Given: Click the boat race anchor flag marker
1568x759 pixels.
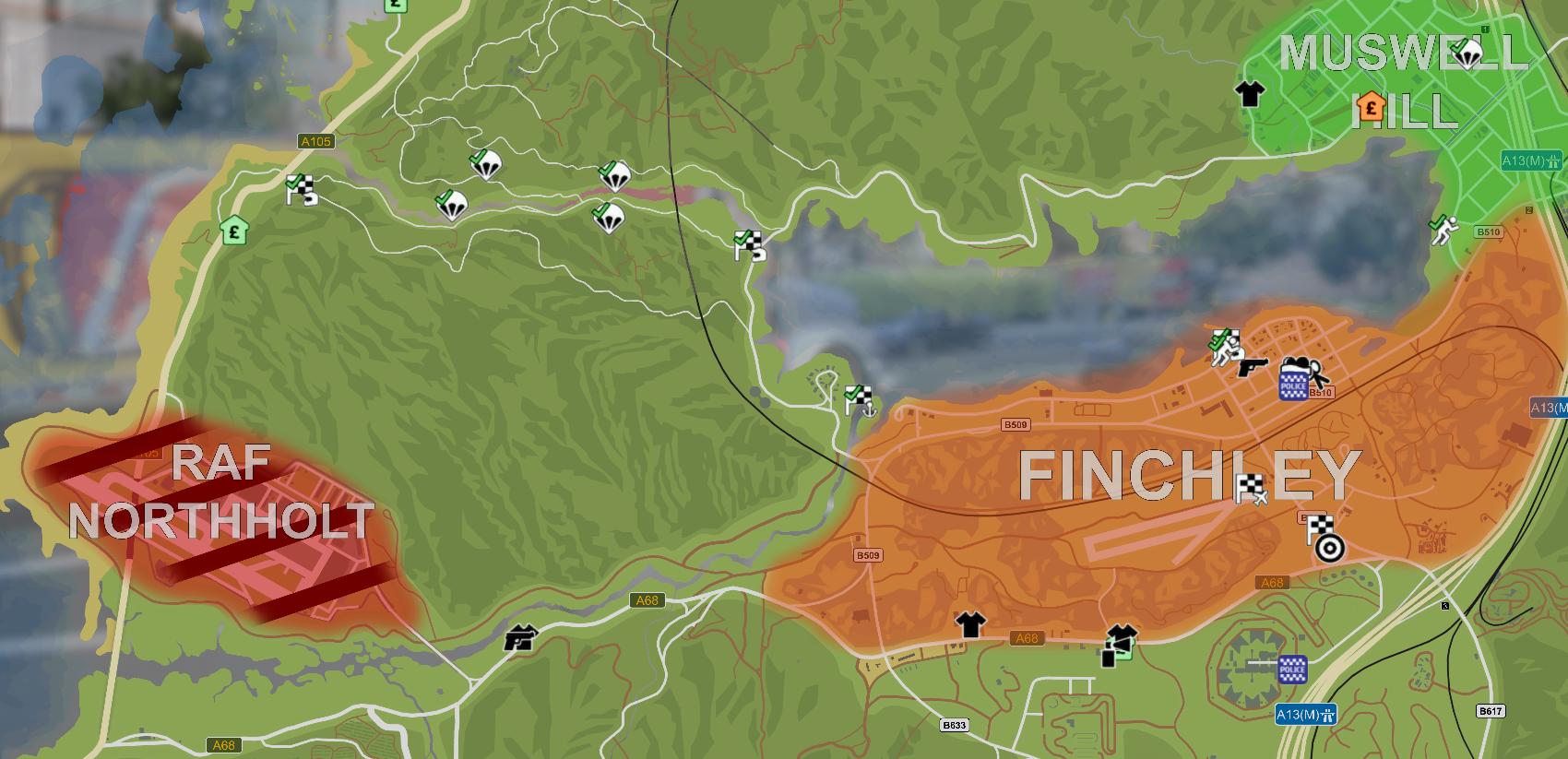Looking at the screenshot, I should pyautogui.click(x=858, y=398).
